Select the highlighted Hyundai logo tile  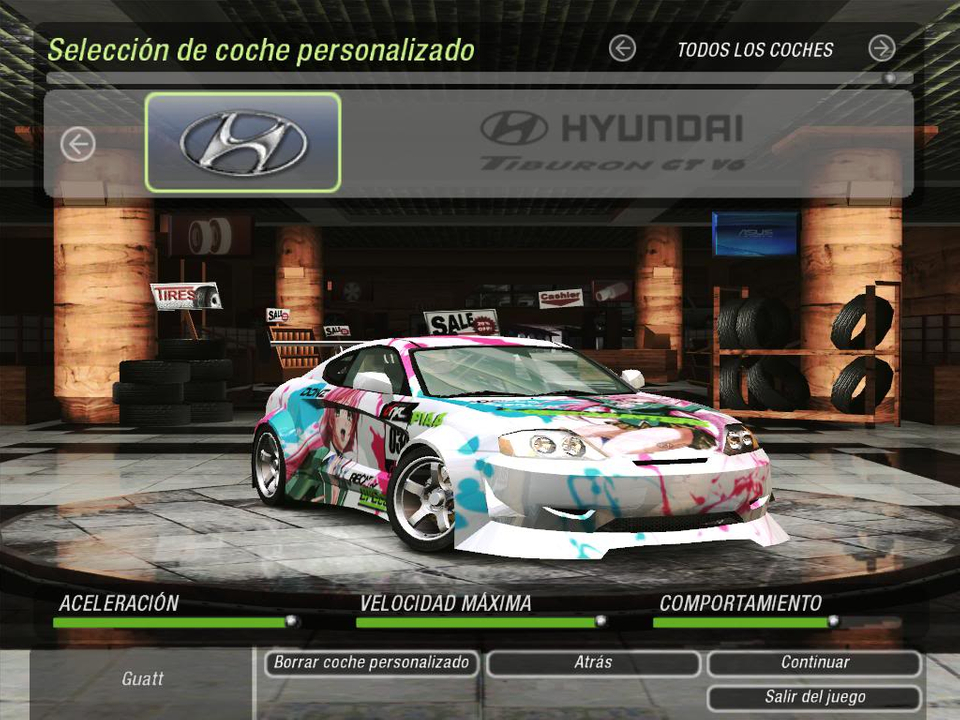(x=243, y=142)
